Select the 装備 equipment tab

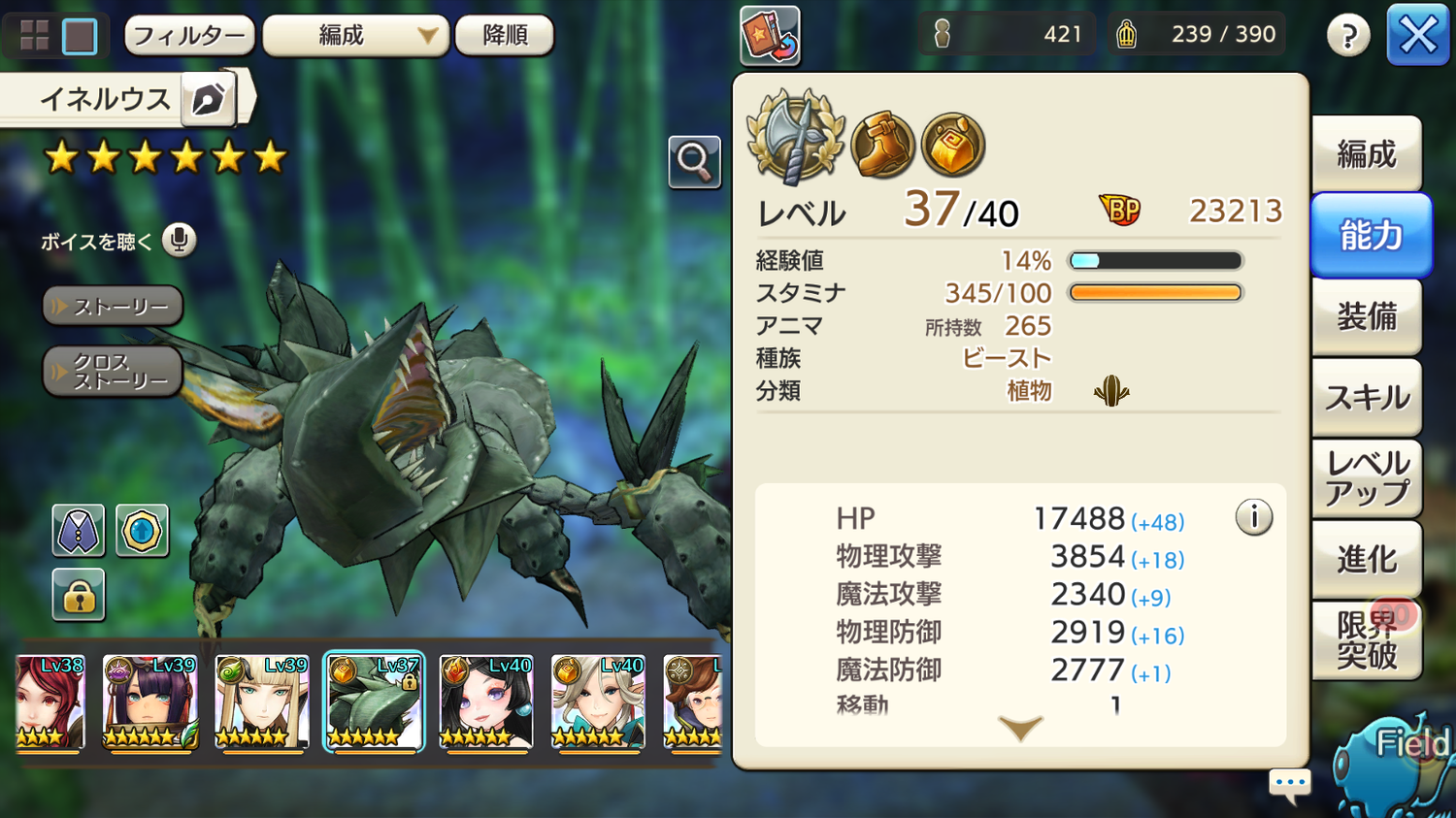(x=1367, y=316)
